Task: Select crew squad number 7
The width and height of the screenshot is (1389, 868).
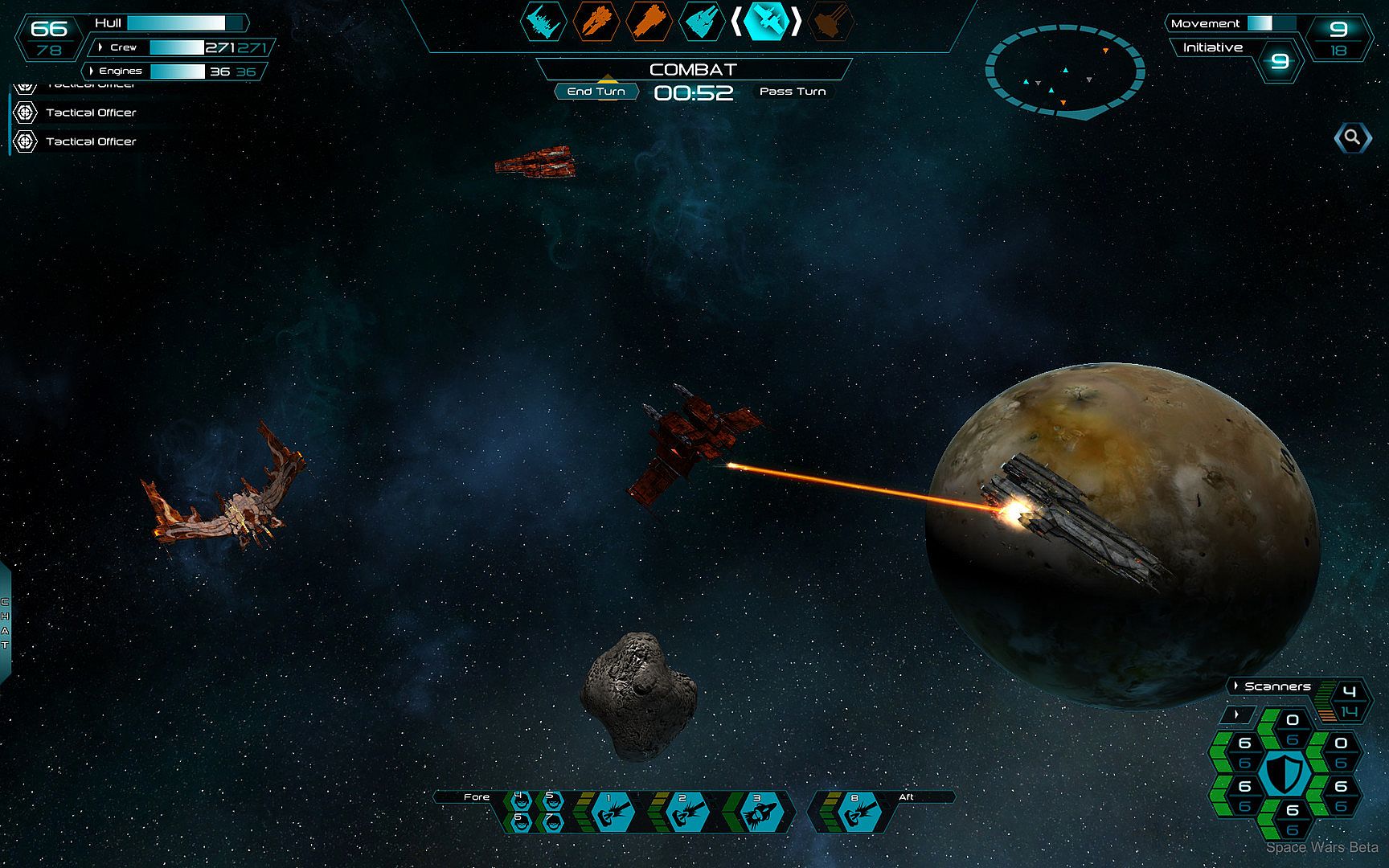Action: 552,821
